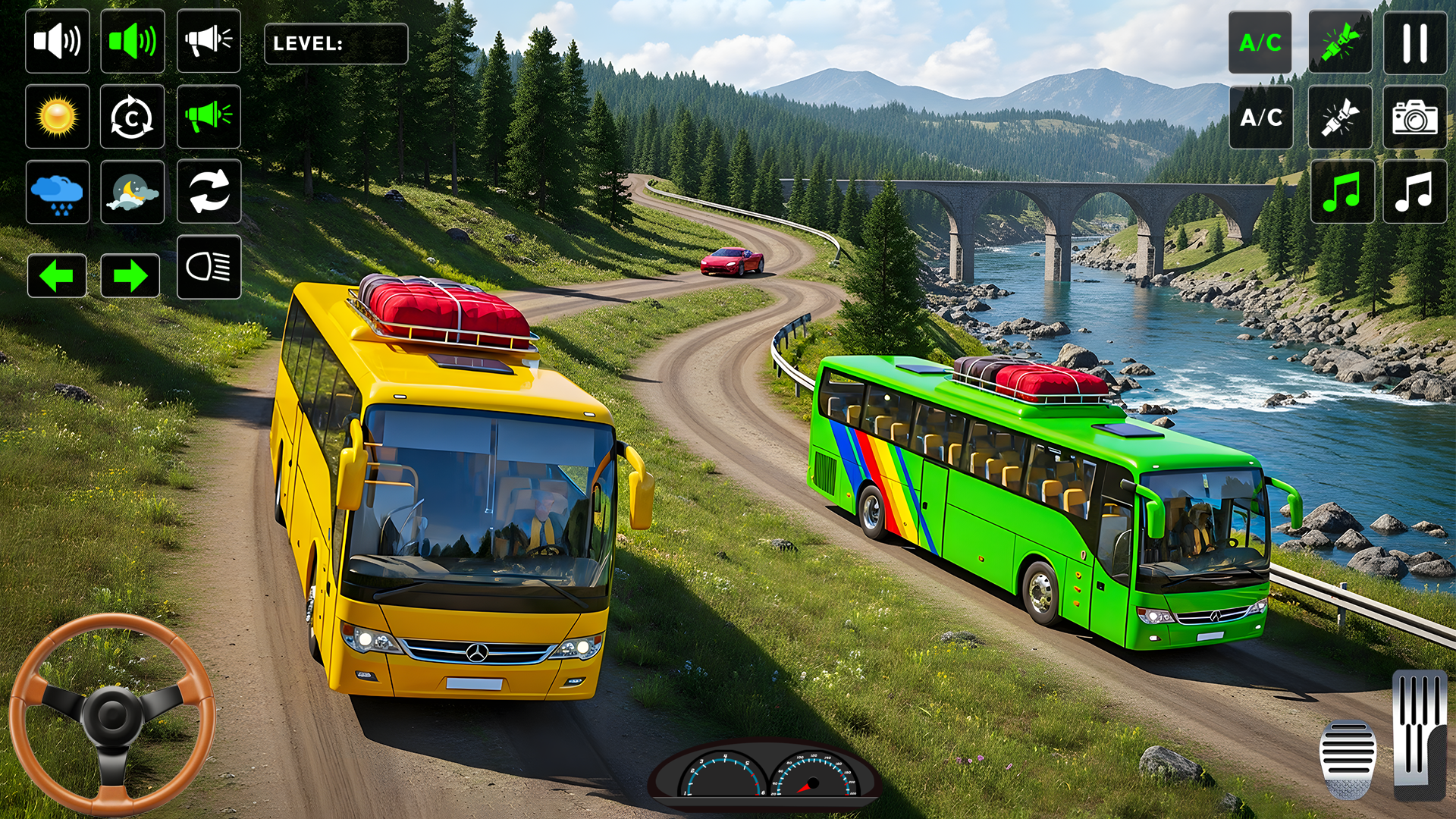Screen dimensions: 1456x819
Task: Click the restart level icon
Action: point(133,118)
